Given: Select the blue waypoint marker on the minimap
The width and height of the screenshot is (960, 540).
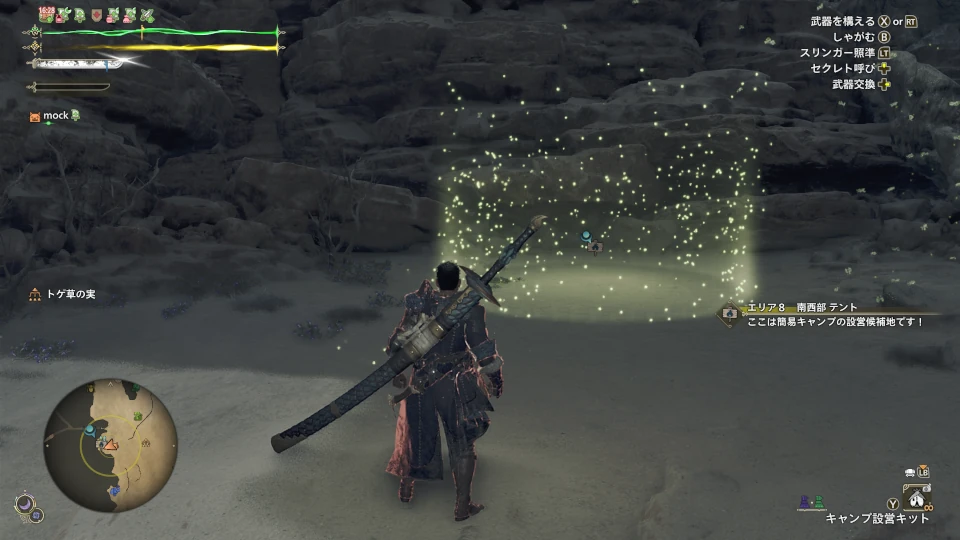Looking at the screenshot, I should [90, 429].
